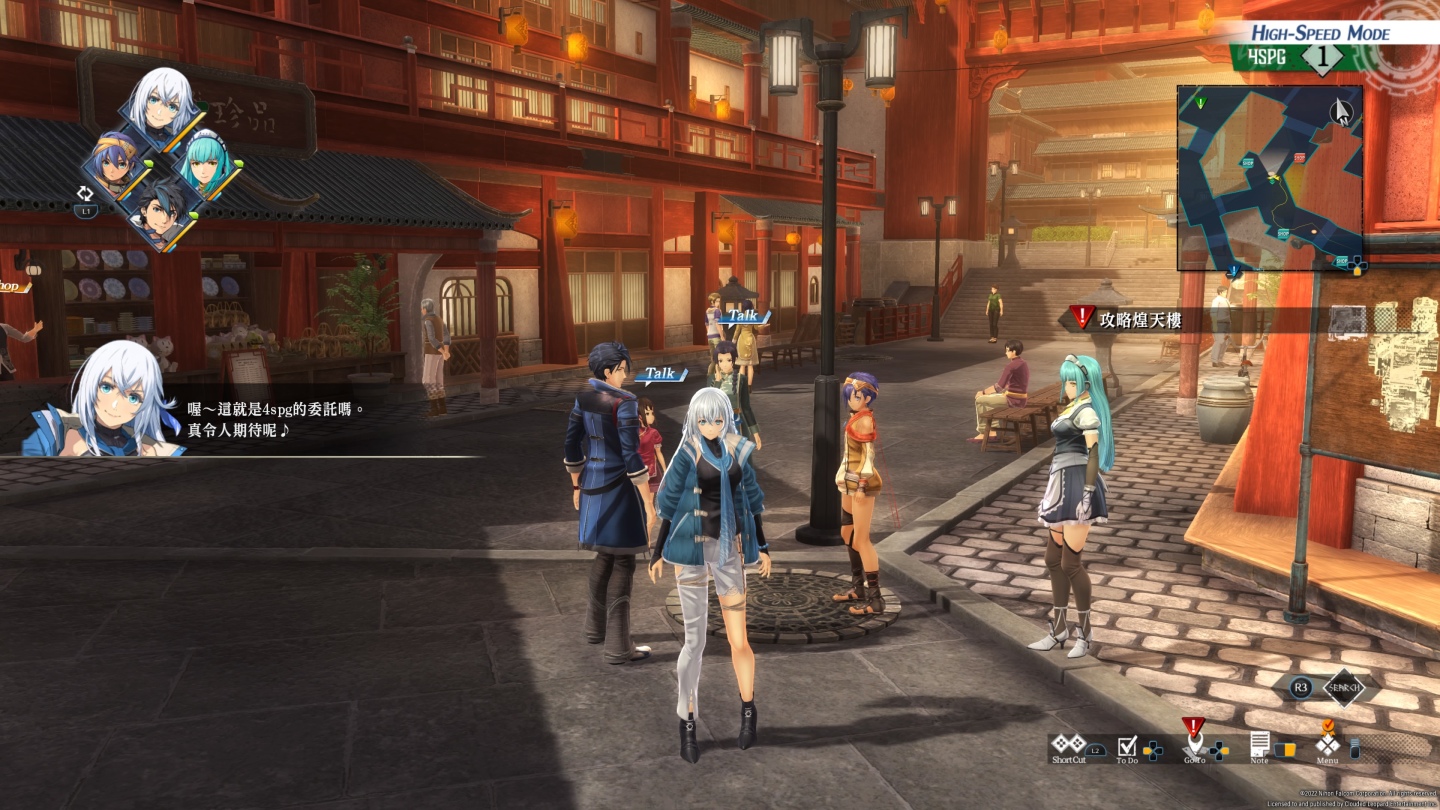Talk to the NPC via upper Talk bubble

click(743, 316)
